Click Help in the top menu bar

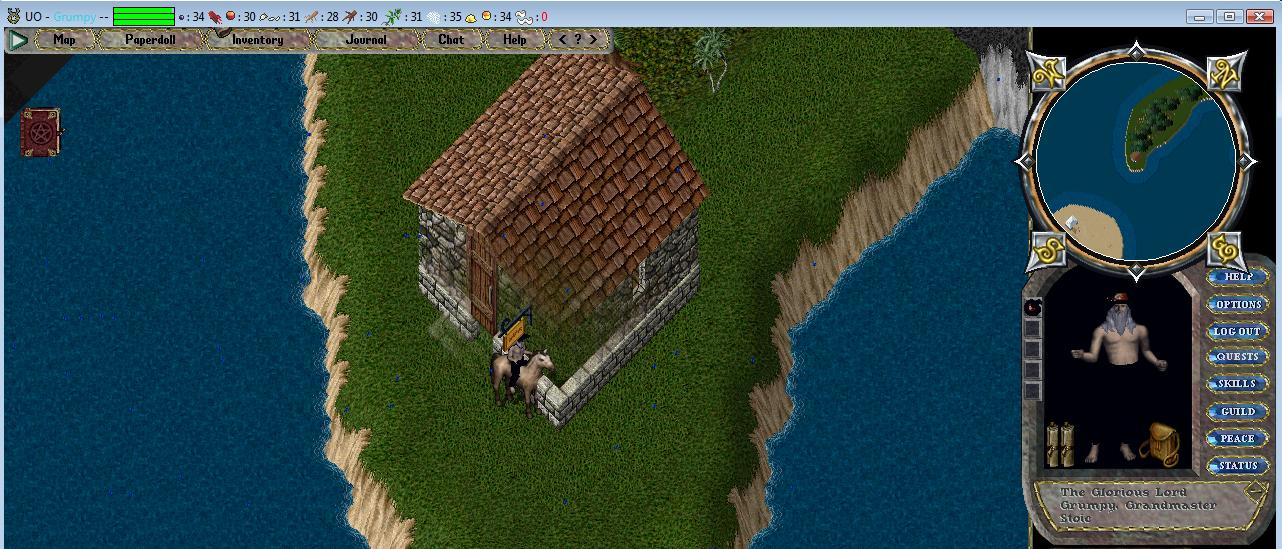pos(515,40)
